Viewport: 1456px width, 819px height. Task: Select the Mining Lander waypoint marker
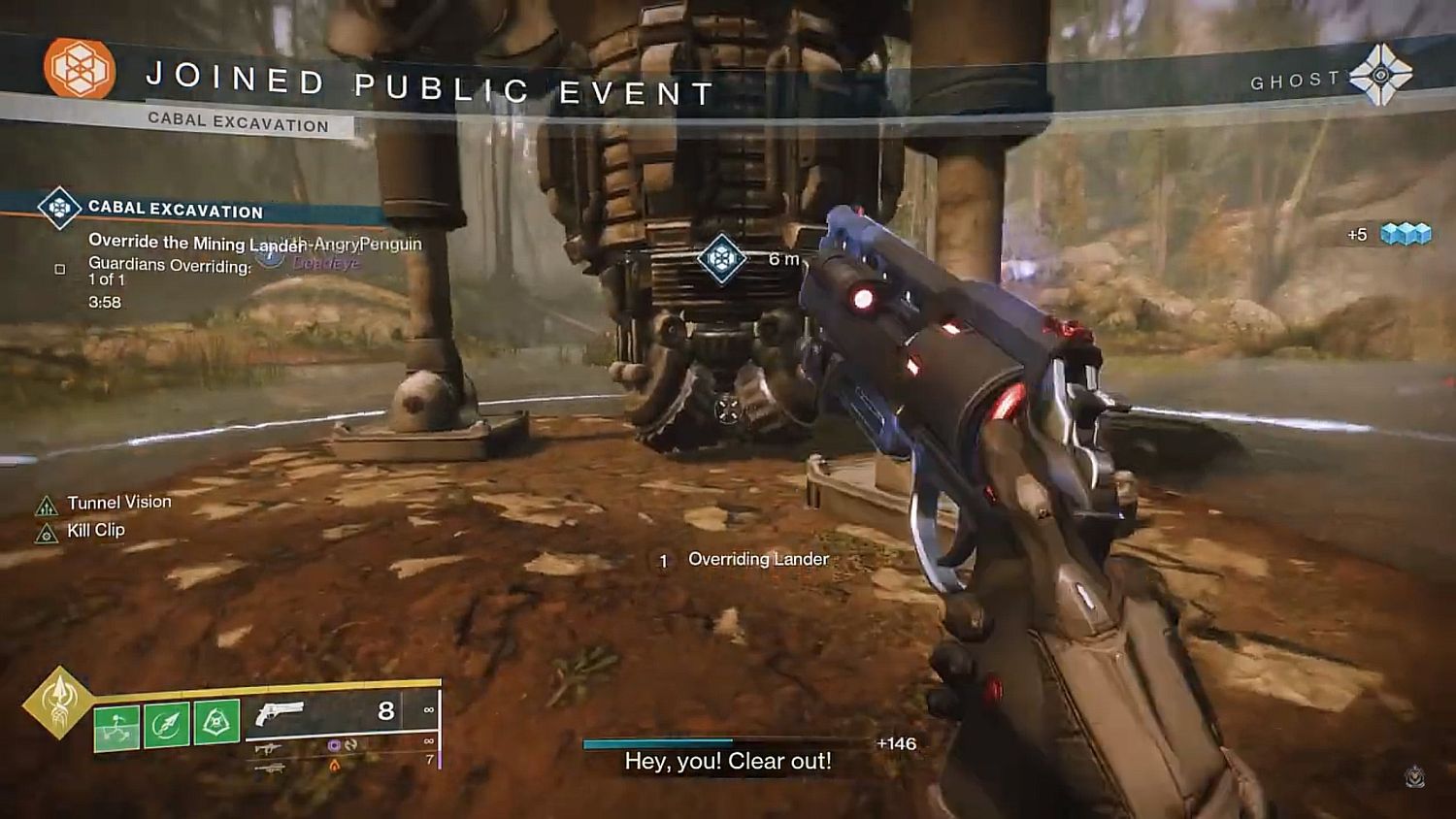pos(721,259)
